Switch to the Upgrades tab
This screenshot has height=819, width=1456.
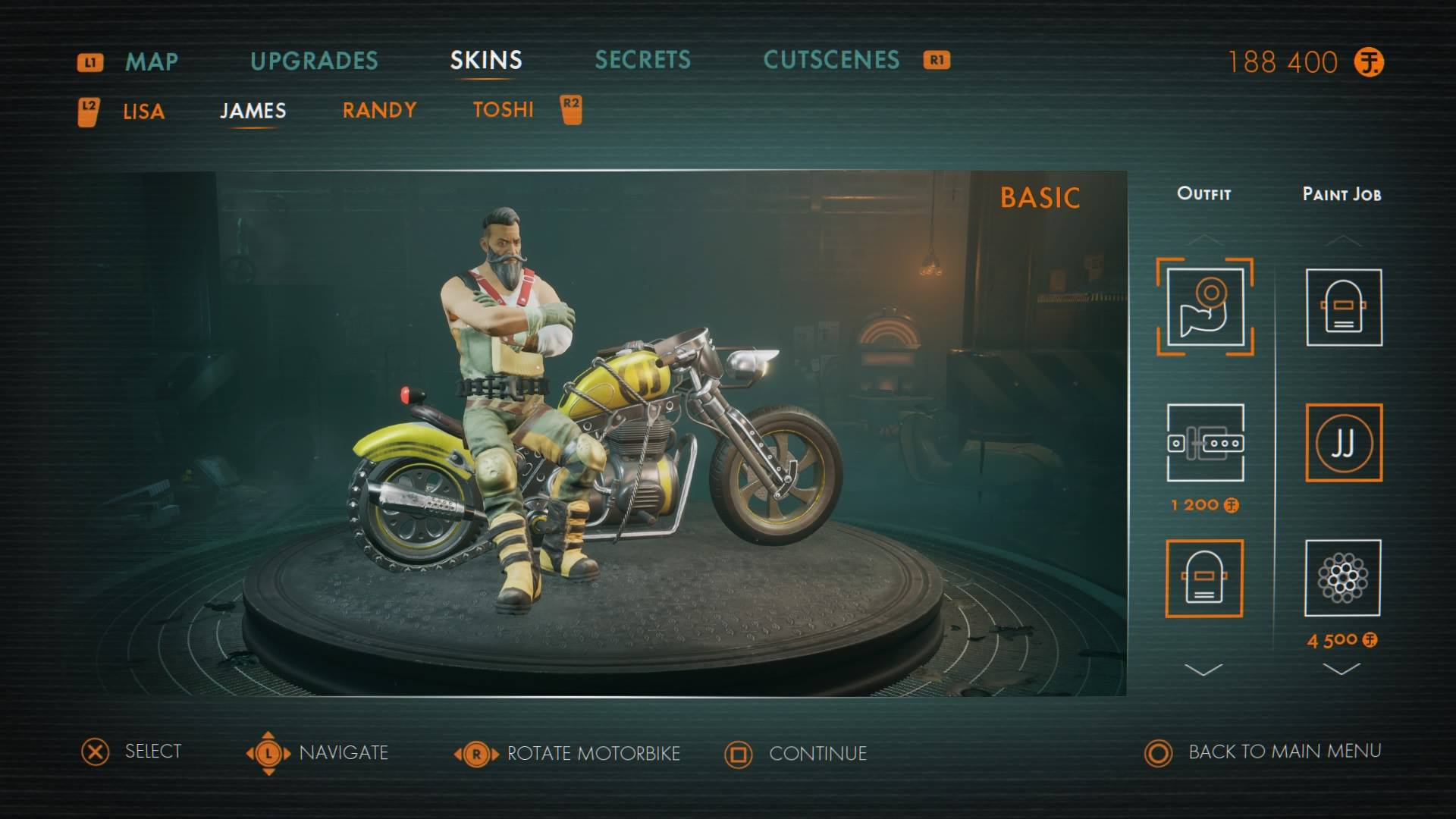314,61
